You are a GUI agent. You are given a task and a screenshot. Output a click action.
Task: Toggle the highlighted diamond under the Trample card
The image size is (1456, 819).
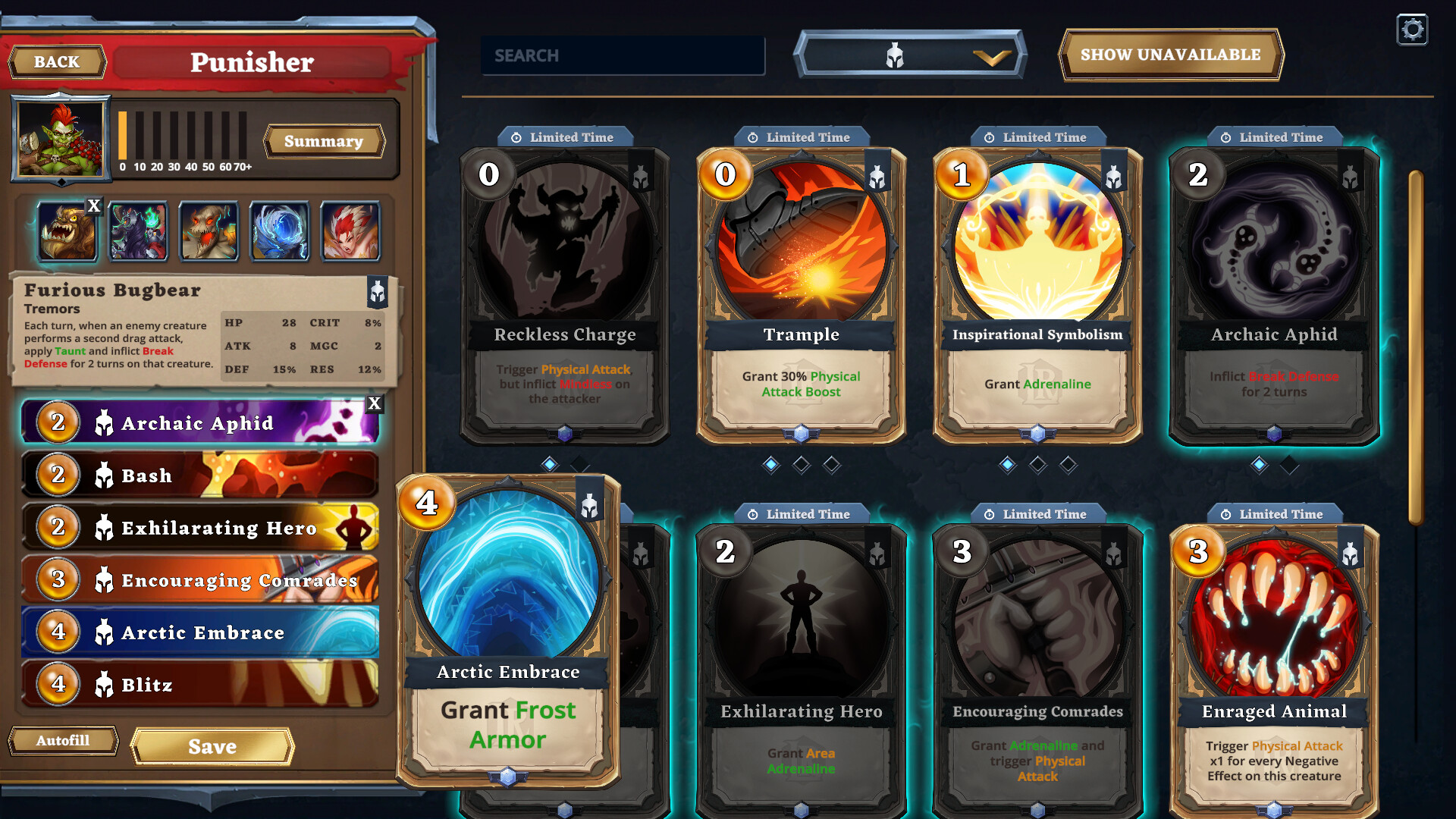pyautogui.click(x=771, y=464)
